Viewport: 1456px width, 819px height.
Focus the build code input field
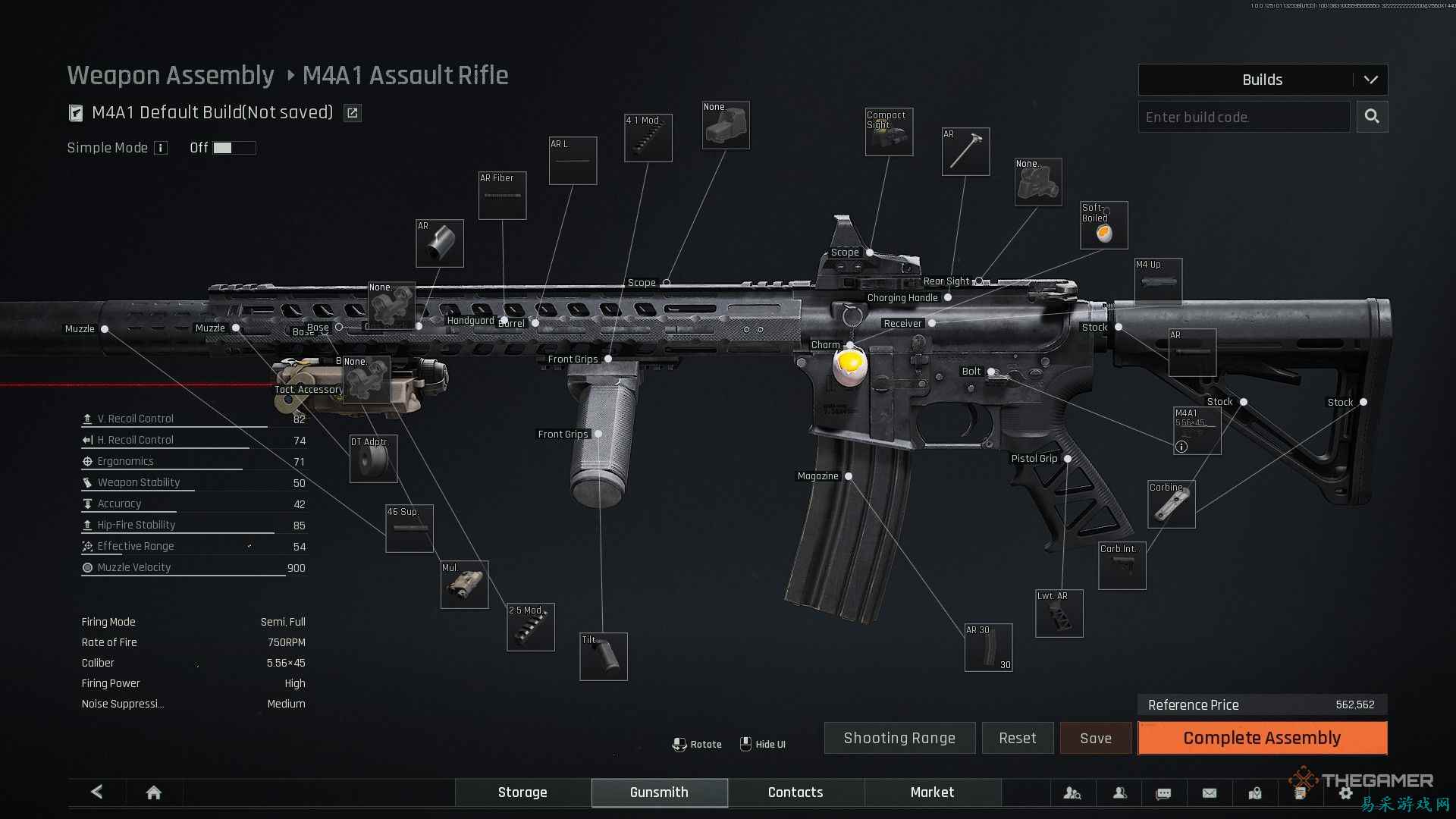pyautogui.click(x=1244, y=117)
